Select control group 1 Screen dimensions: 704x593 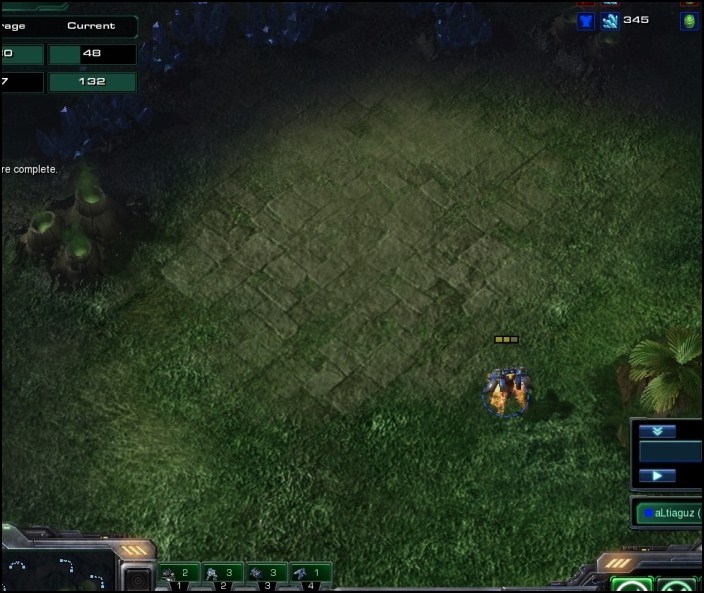point(181,574)
